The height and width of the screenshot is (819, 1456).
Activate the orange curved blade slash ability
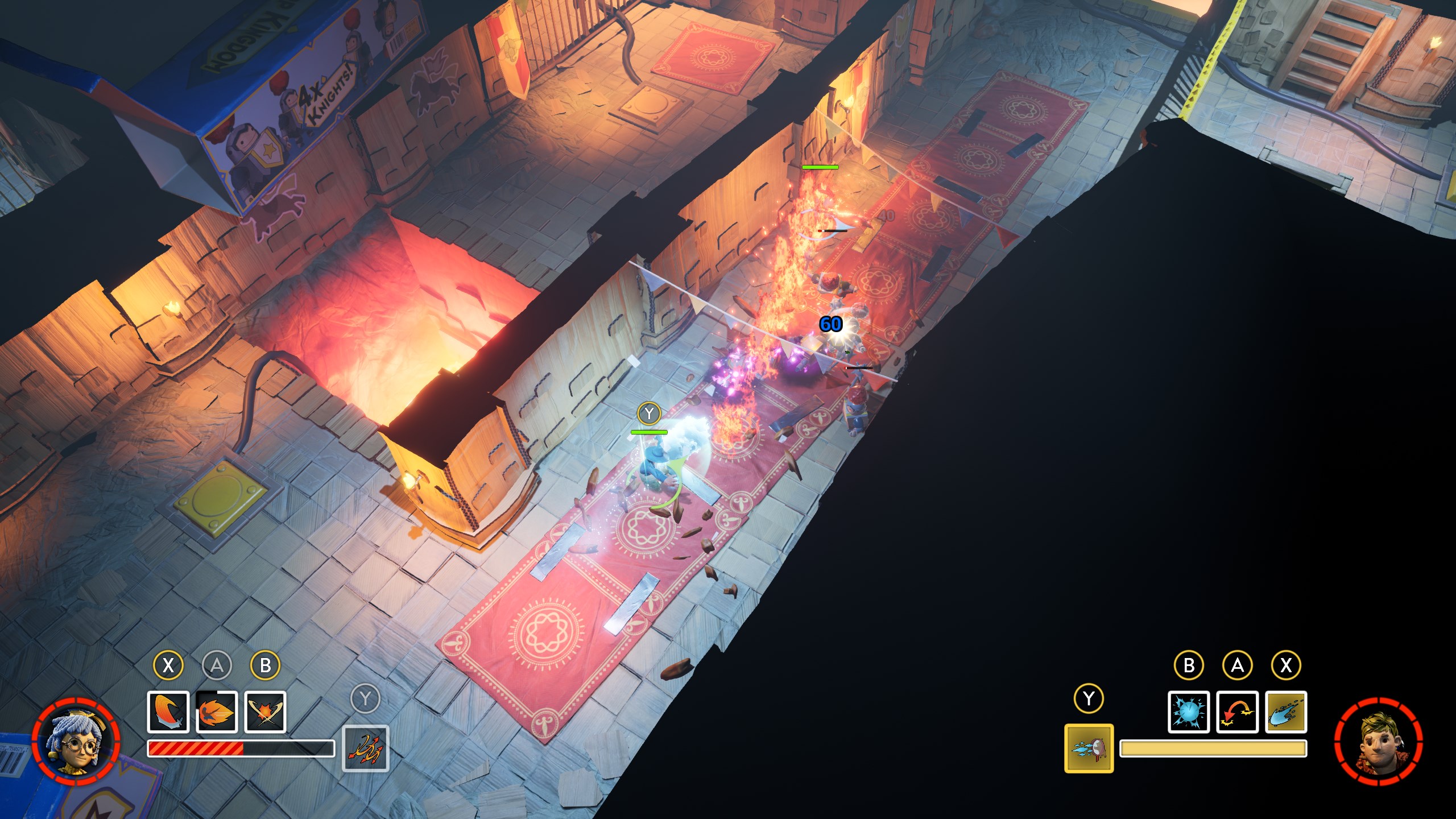pyautogui.click(x=168, y=712)
